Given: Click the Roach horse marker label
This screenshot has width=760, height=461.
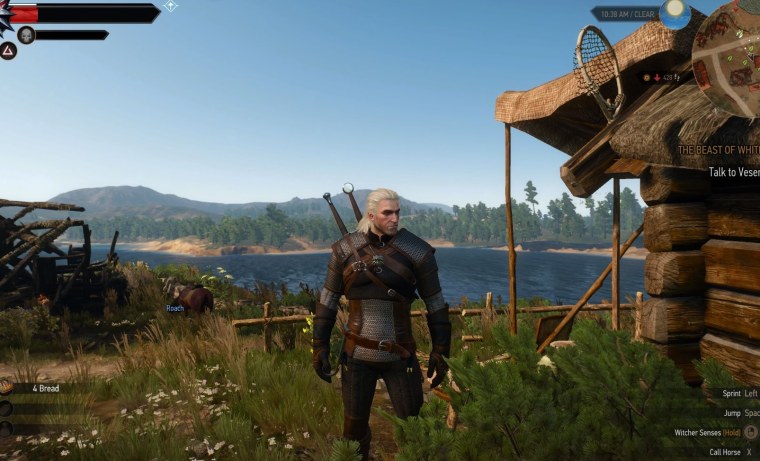Looking at the screenshot, I should pyautogui.click(x=175, y=309).
